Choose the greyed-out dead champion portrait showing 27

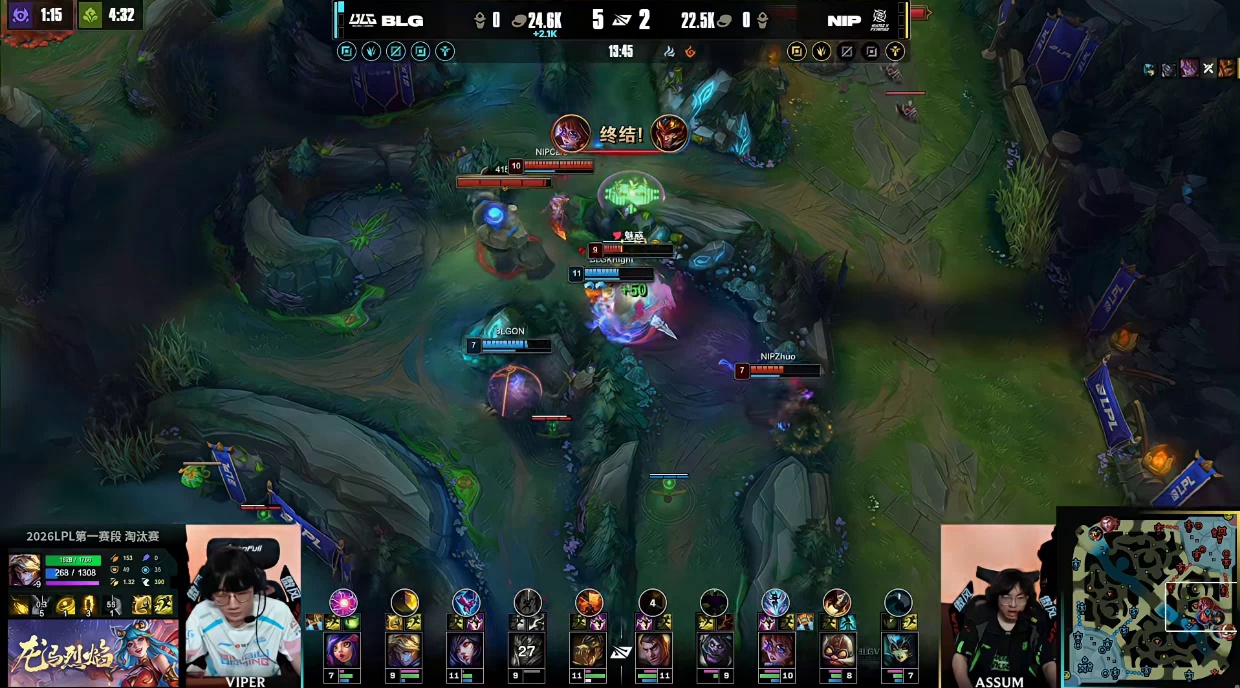pos(527,650)
